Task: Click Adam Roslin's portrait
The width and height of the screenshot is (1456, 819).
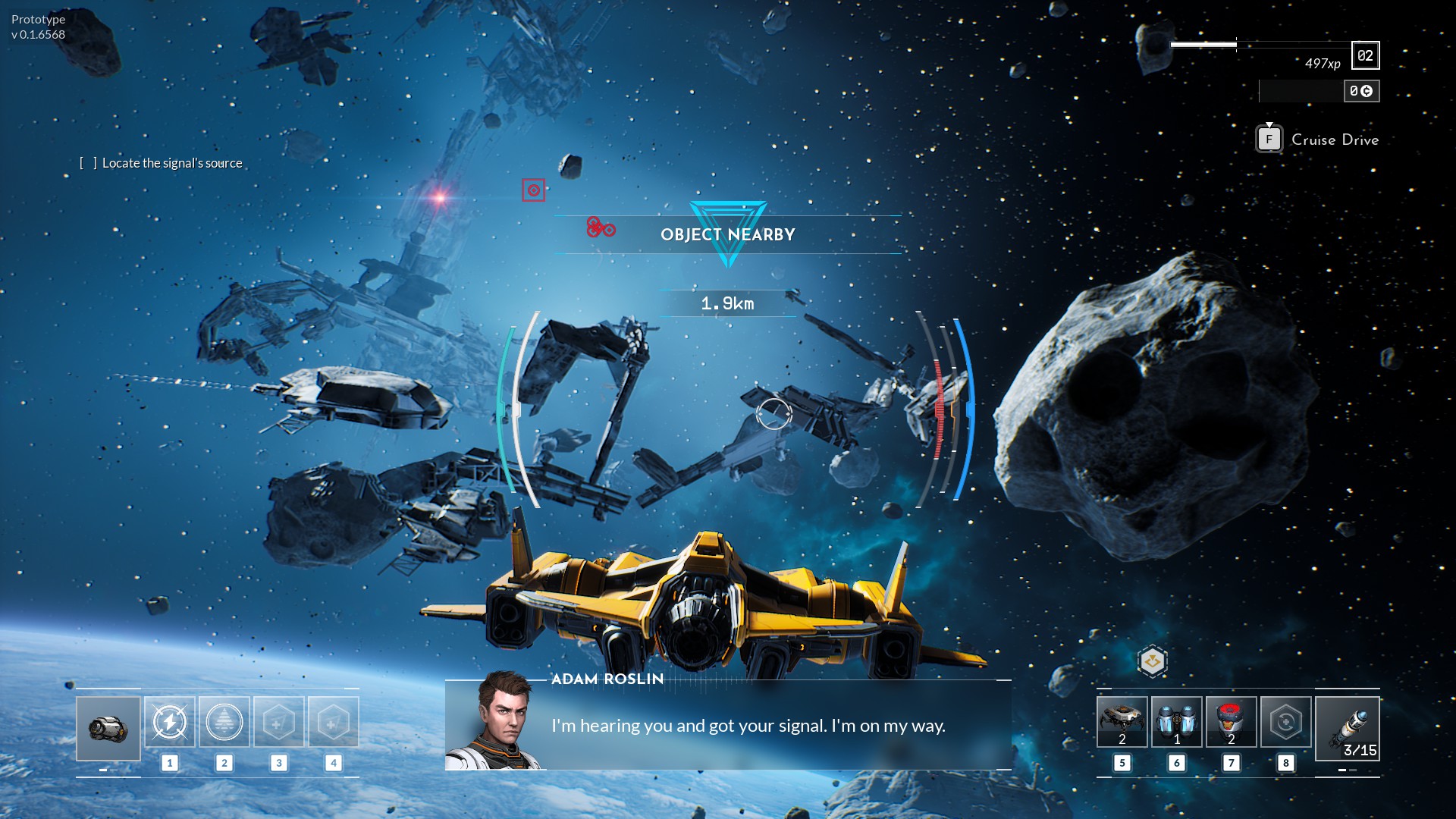Action: point(497,720)
